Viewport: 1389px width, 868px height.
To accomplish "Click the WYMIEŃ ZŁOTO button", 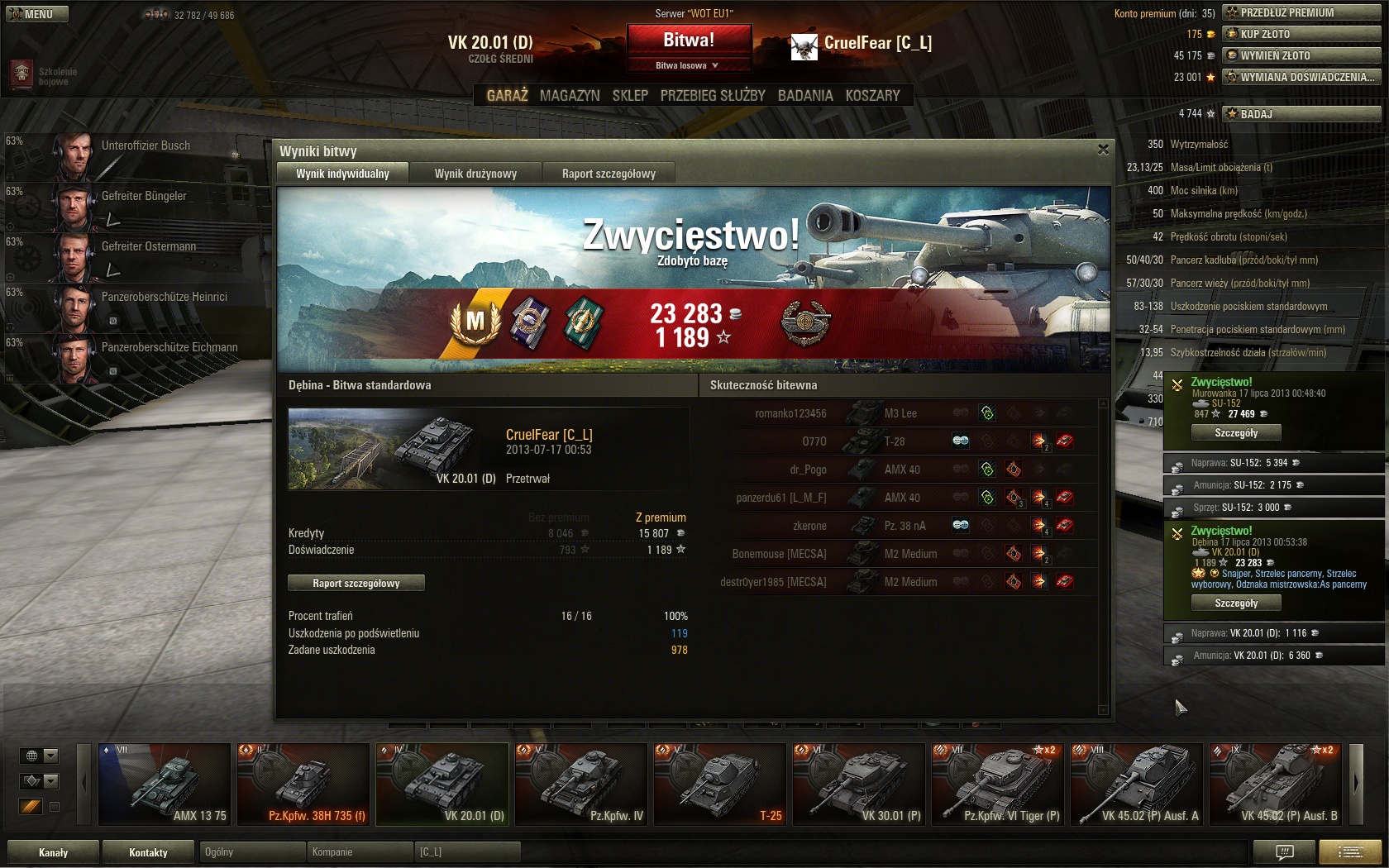I will pyautogui.click(x=1301, y=55).
